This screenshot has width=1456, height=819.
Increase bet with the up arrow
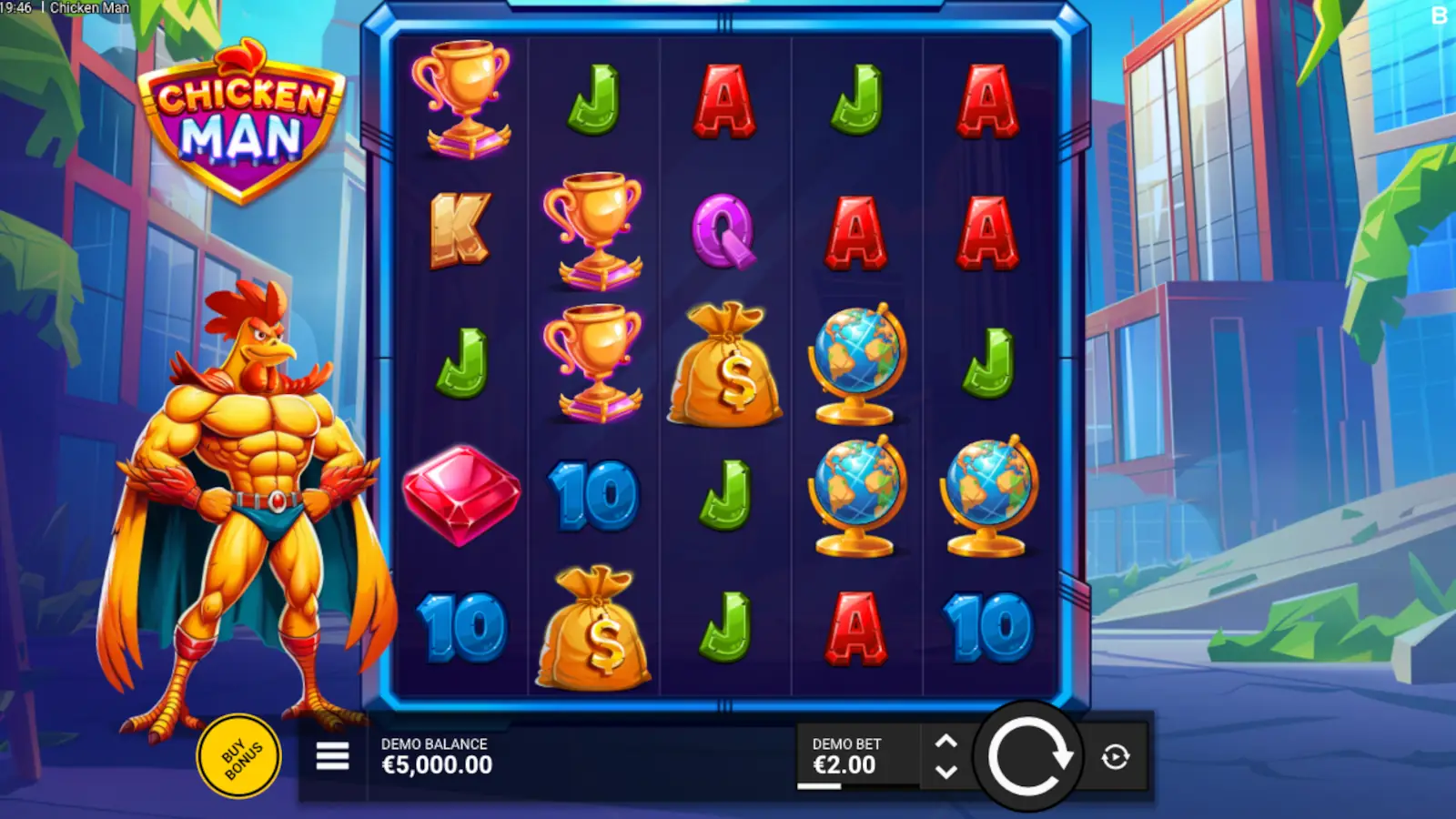tap(945, 739)
